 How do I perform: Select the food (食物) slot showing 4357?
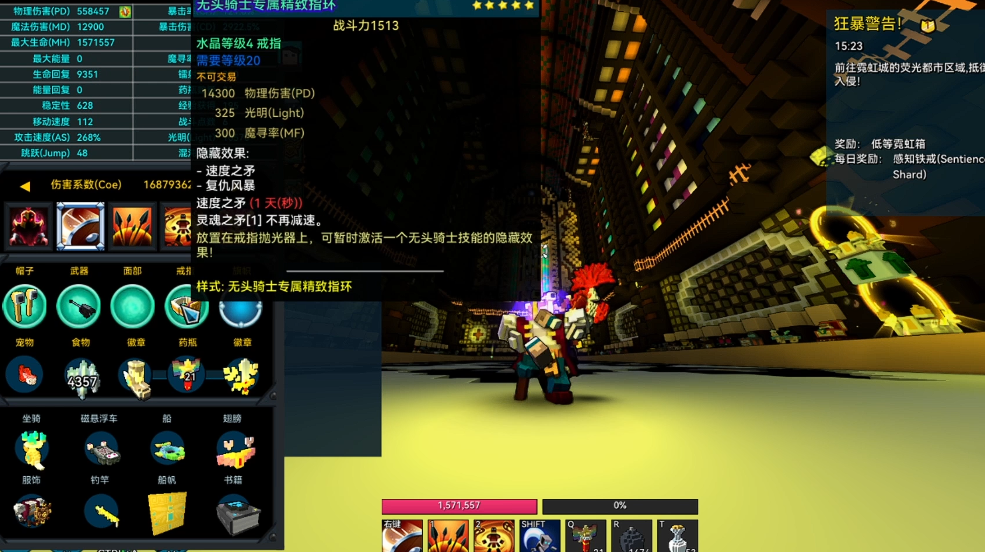point(80,374)
